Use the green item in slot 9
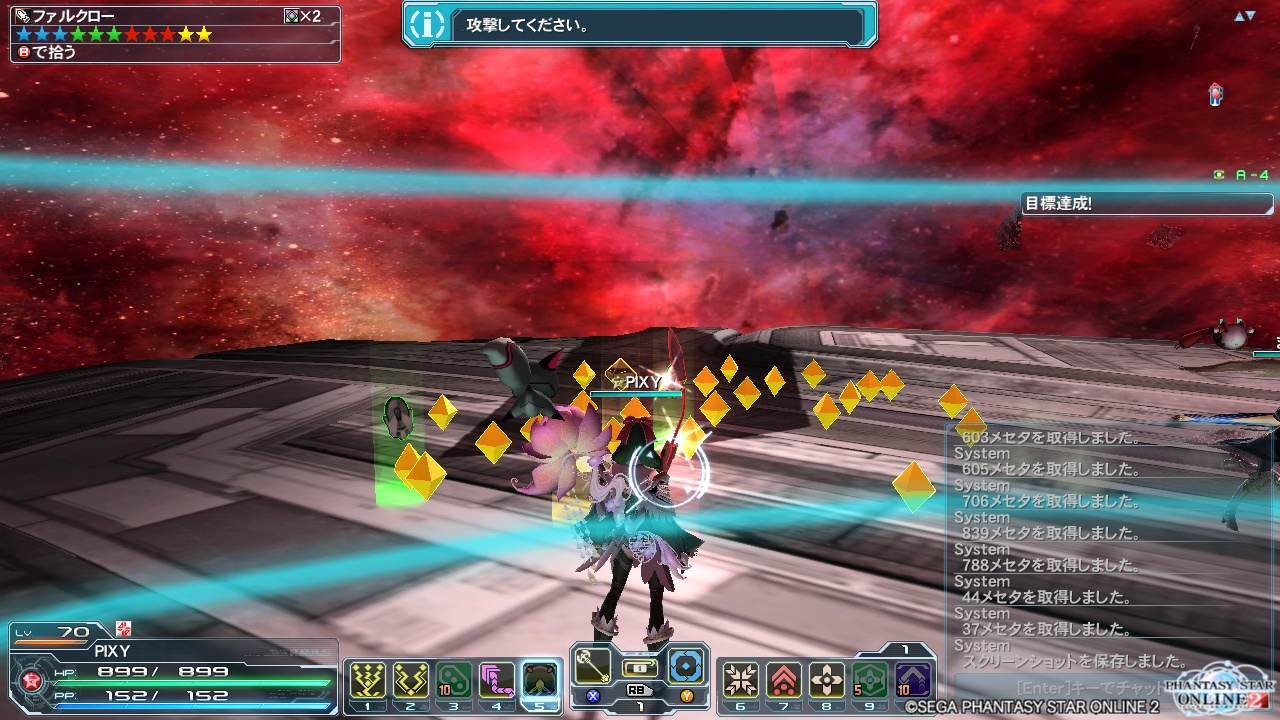The image size is (1280, 720). 869,681
